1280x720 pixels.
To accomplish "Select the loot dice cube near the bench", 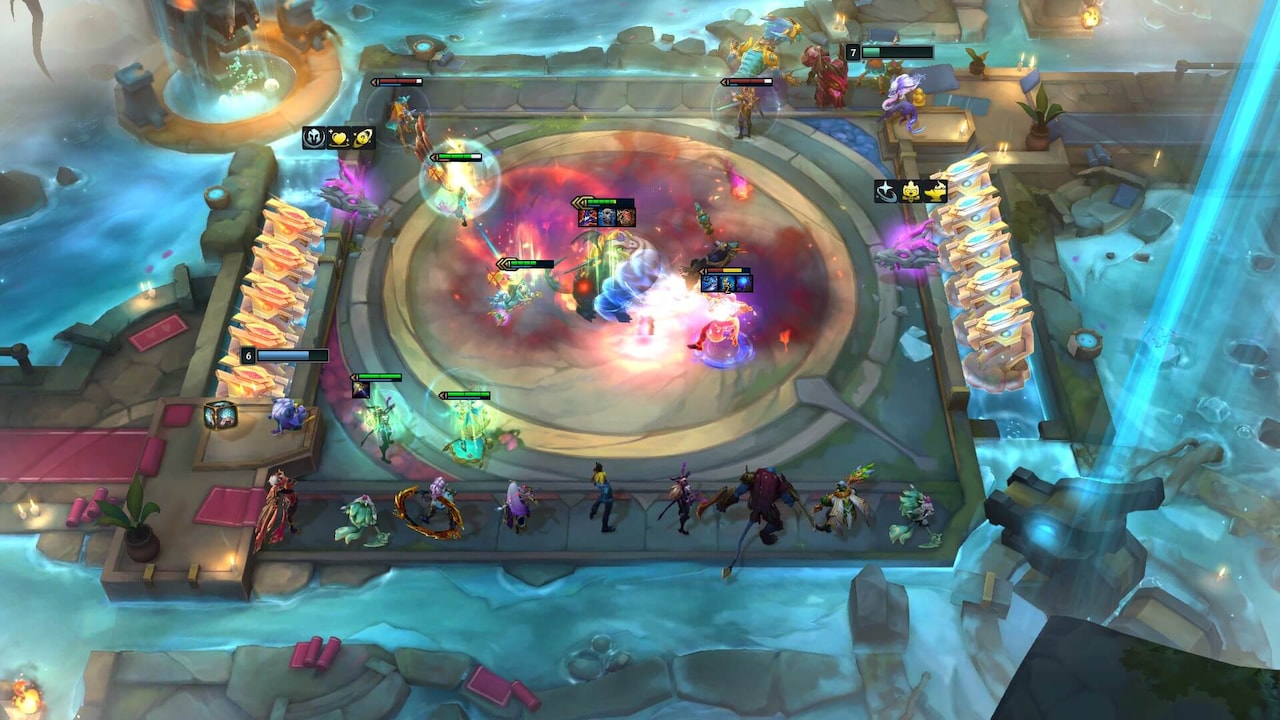I will pyautogui.click(x=222, y=413).
